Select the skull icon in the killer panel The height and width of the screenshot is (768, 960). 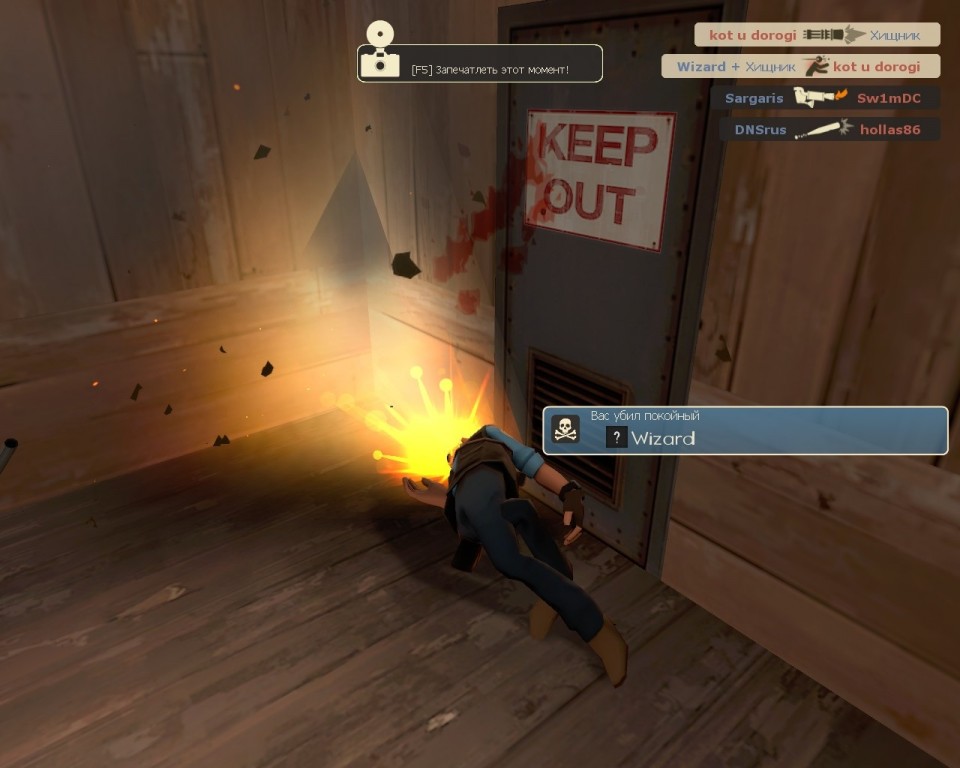click(566, 430)
